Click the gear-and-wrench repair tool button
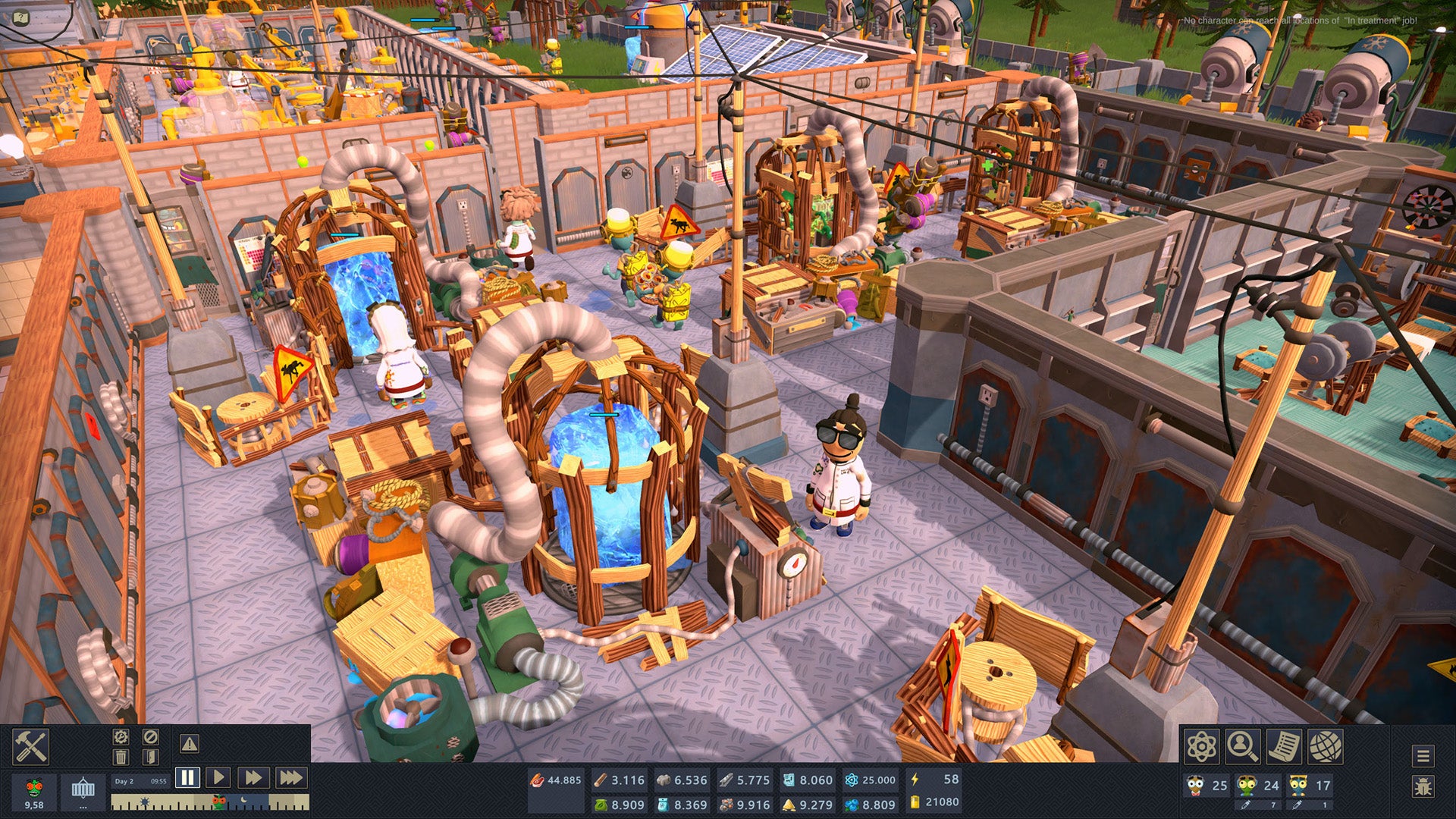The width and height of the screenshot is (1456, 819). coord(121,737)
